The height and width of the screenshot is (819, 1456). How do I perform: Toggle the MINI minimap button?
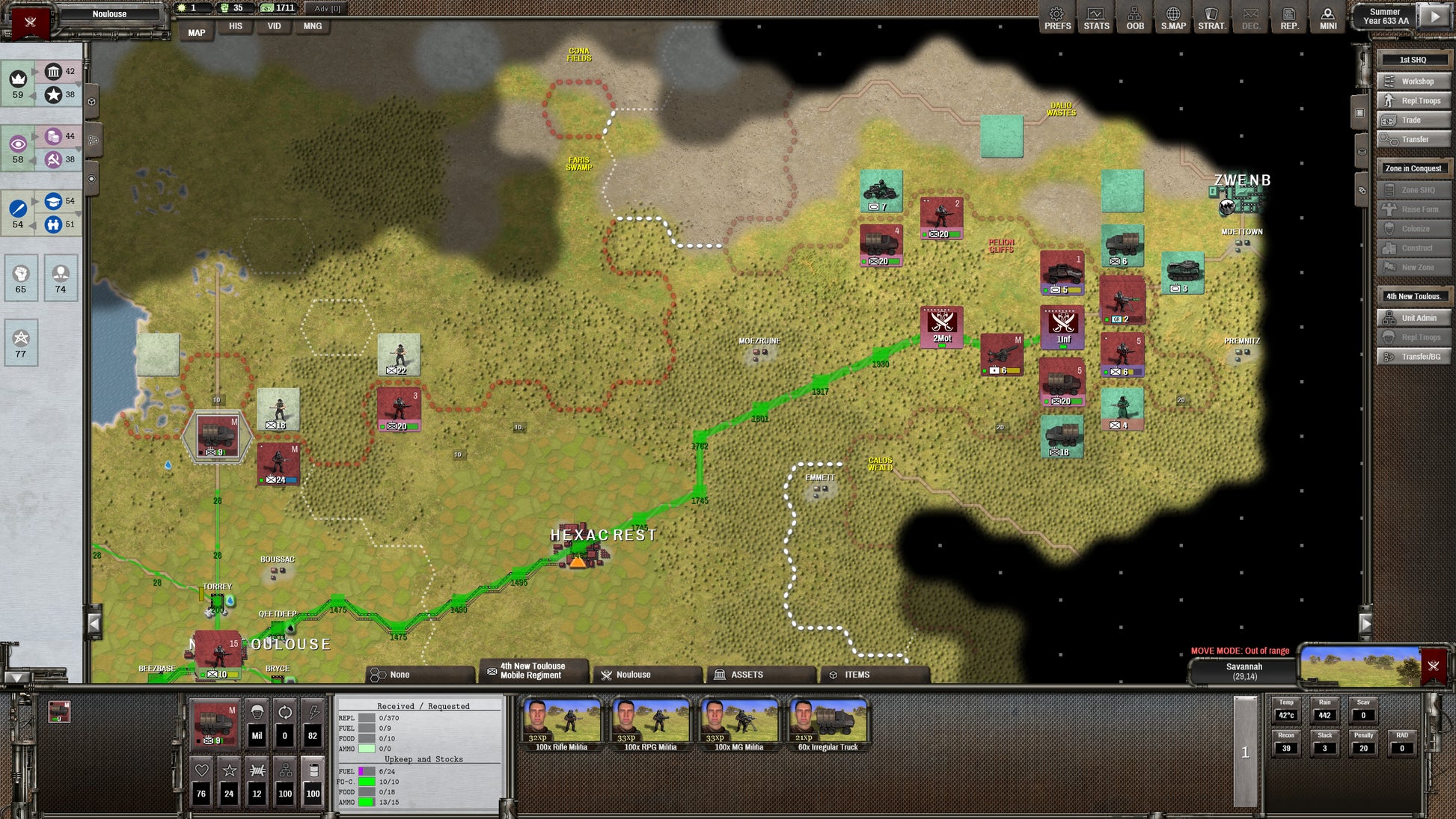click(1328, 18)
